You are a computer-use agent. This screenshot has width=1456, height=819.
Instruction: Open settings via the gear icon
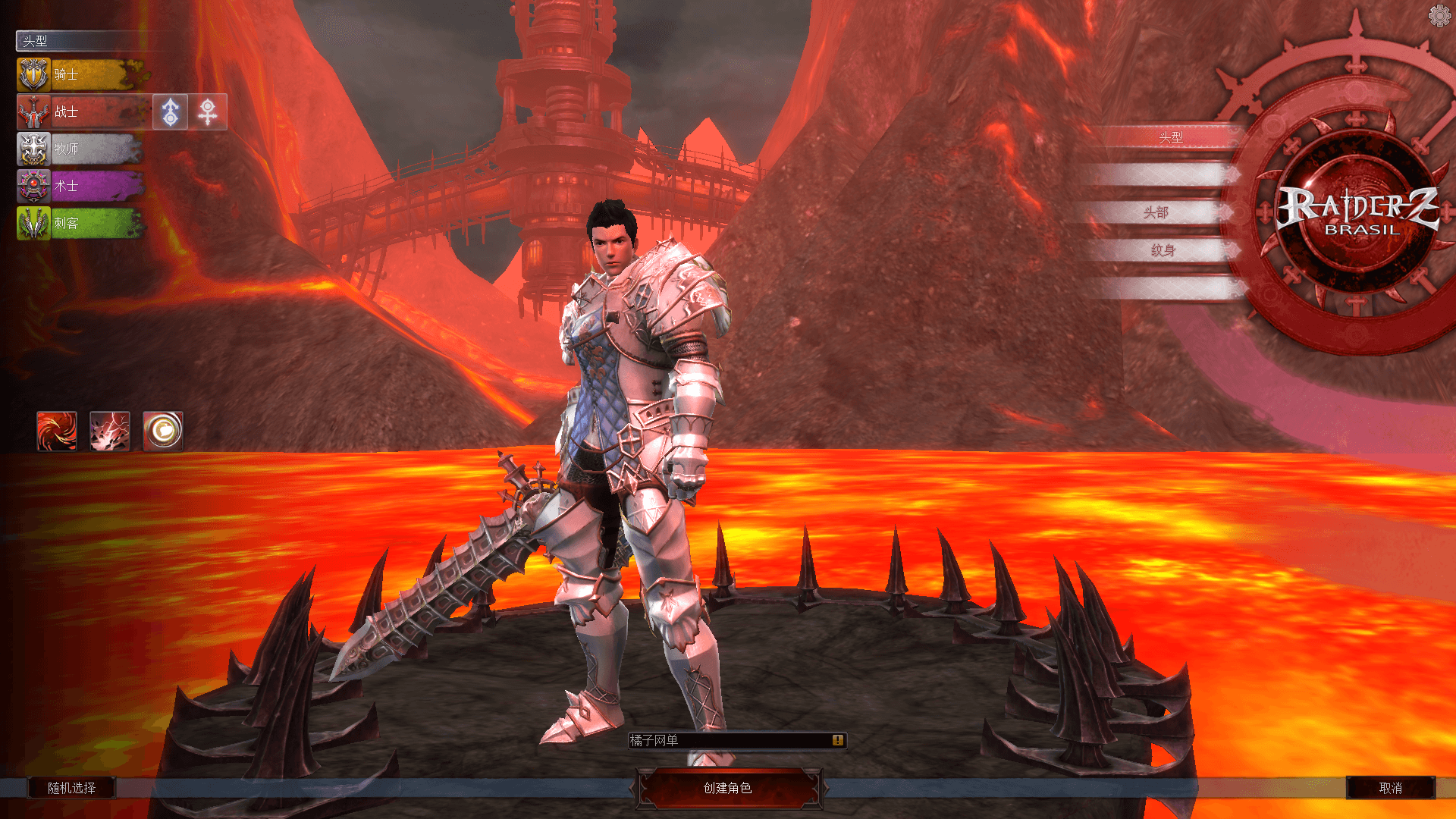point(1439,16)
